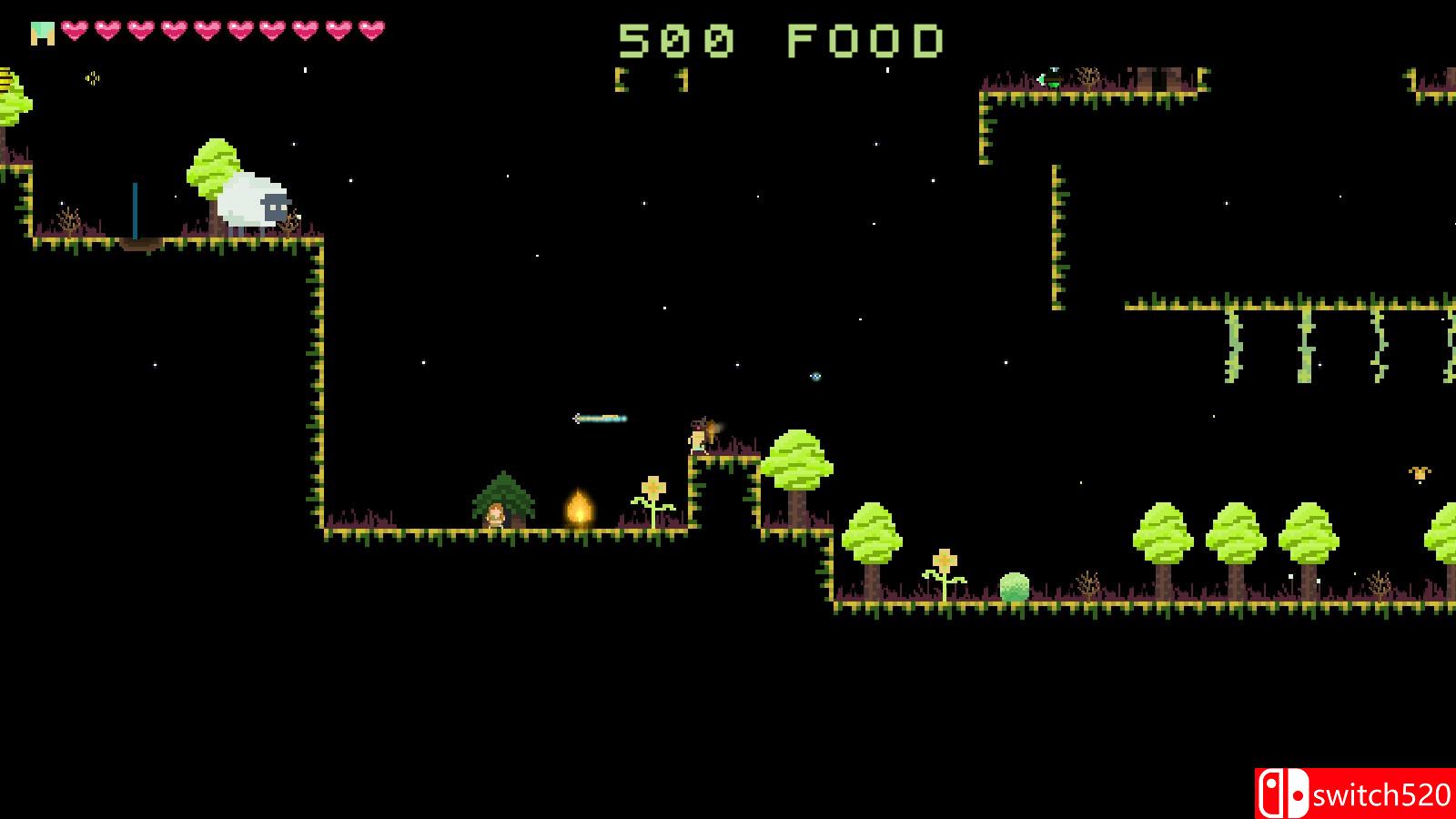Click the bee fluttering below the hearts

pos(91,76)
